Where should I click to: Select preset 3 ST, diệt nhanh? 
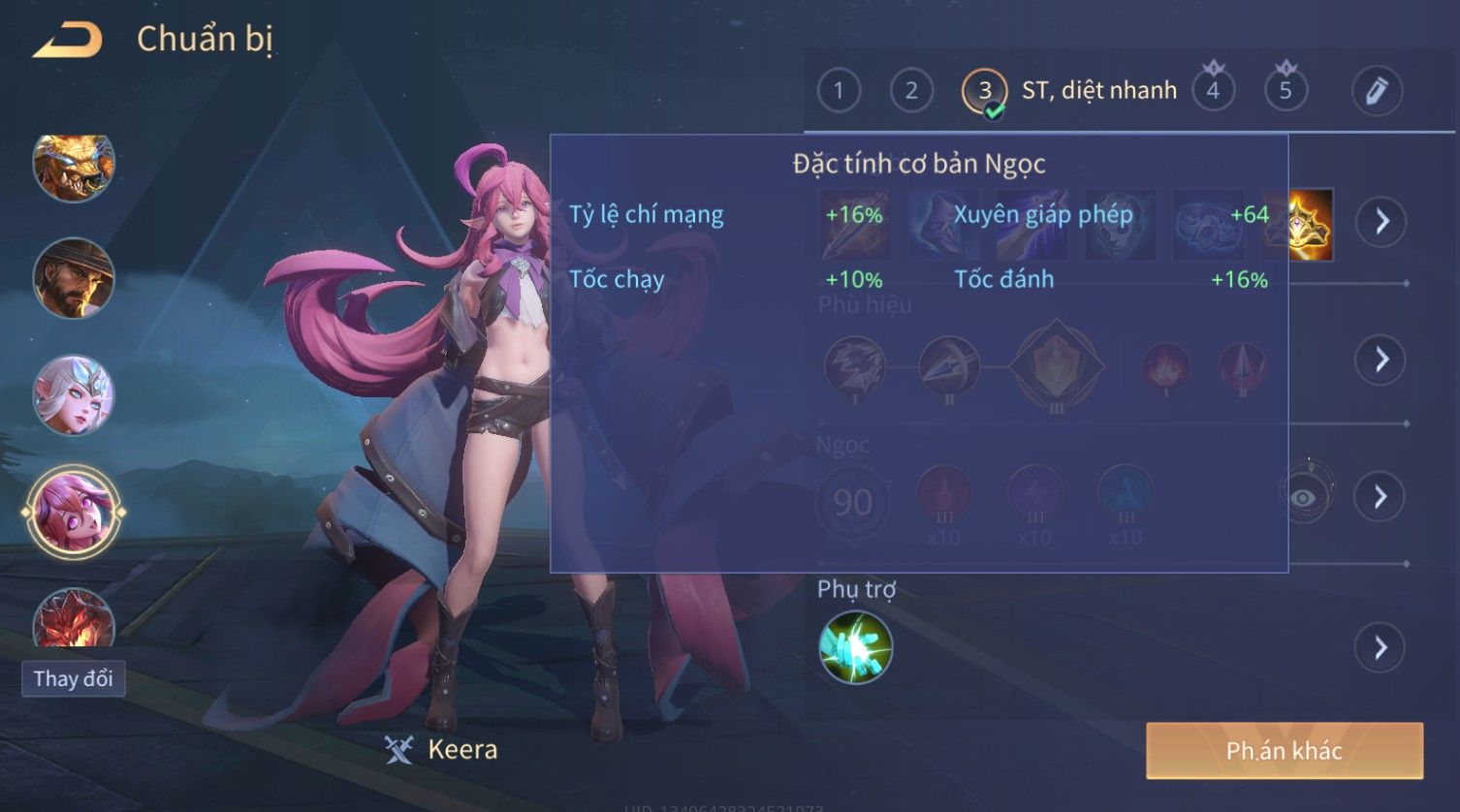pos(984,91)
